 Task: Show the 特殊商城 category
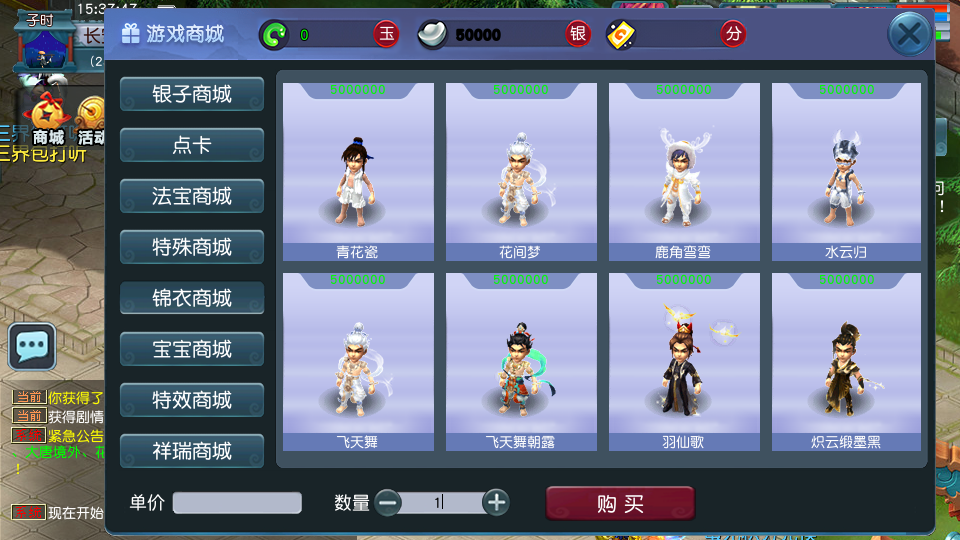[x=192, y=247]
